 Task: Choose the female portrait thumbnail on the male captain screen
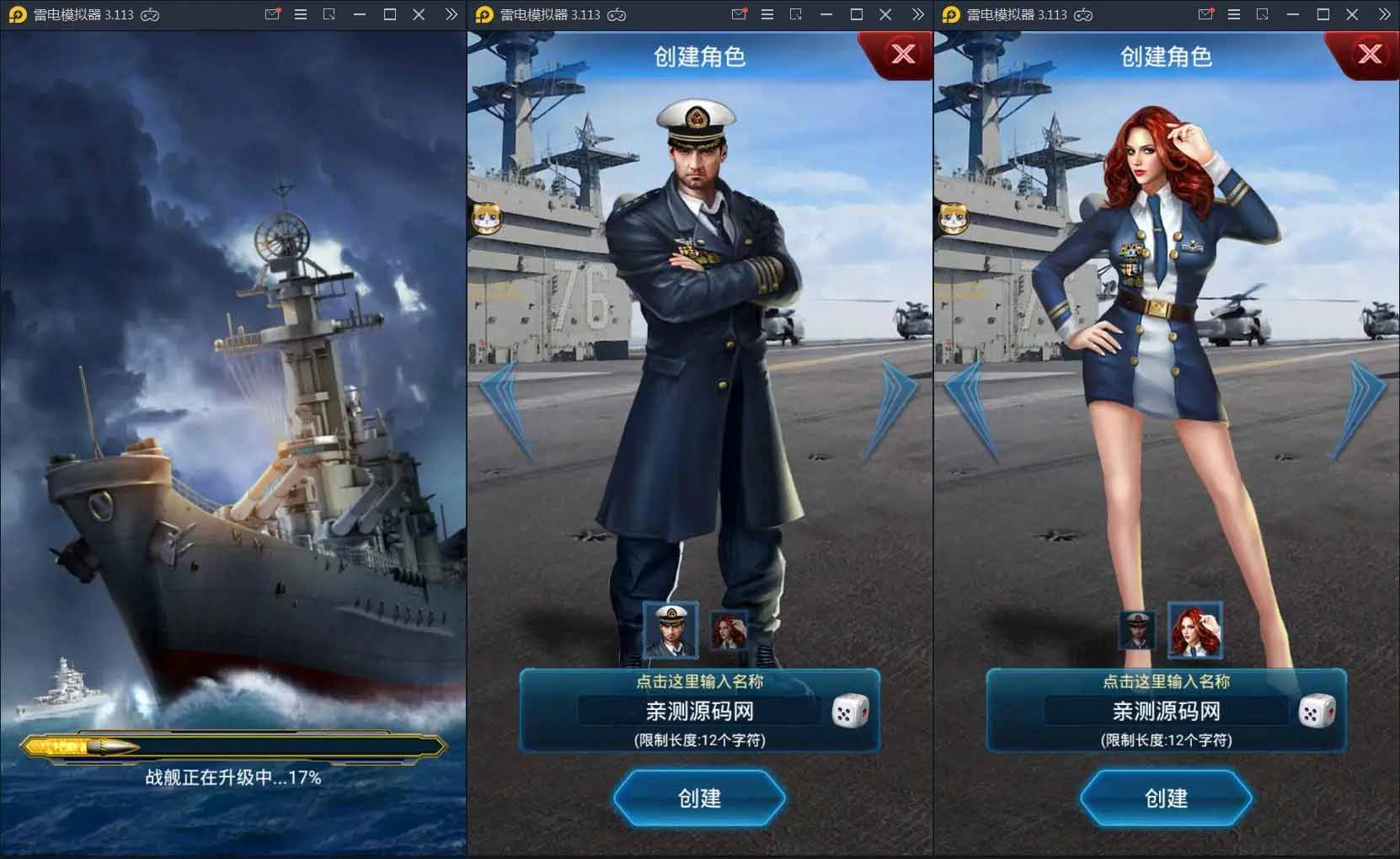pyautogui.click(x=729, y=630)
